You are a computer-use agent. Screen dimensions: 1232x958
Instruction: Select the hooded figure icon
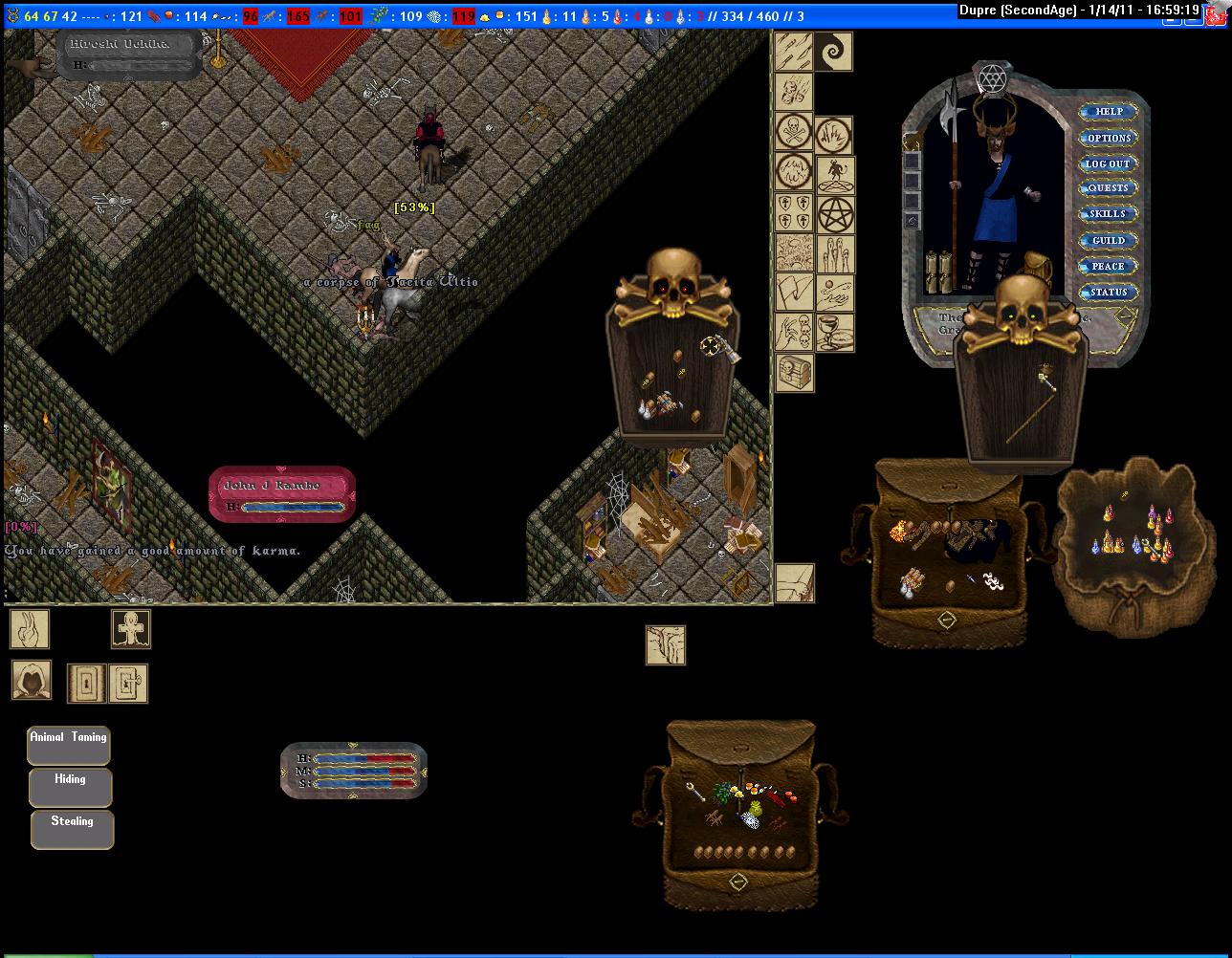pyautogui.click(x=32, y=680)
